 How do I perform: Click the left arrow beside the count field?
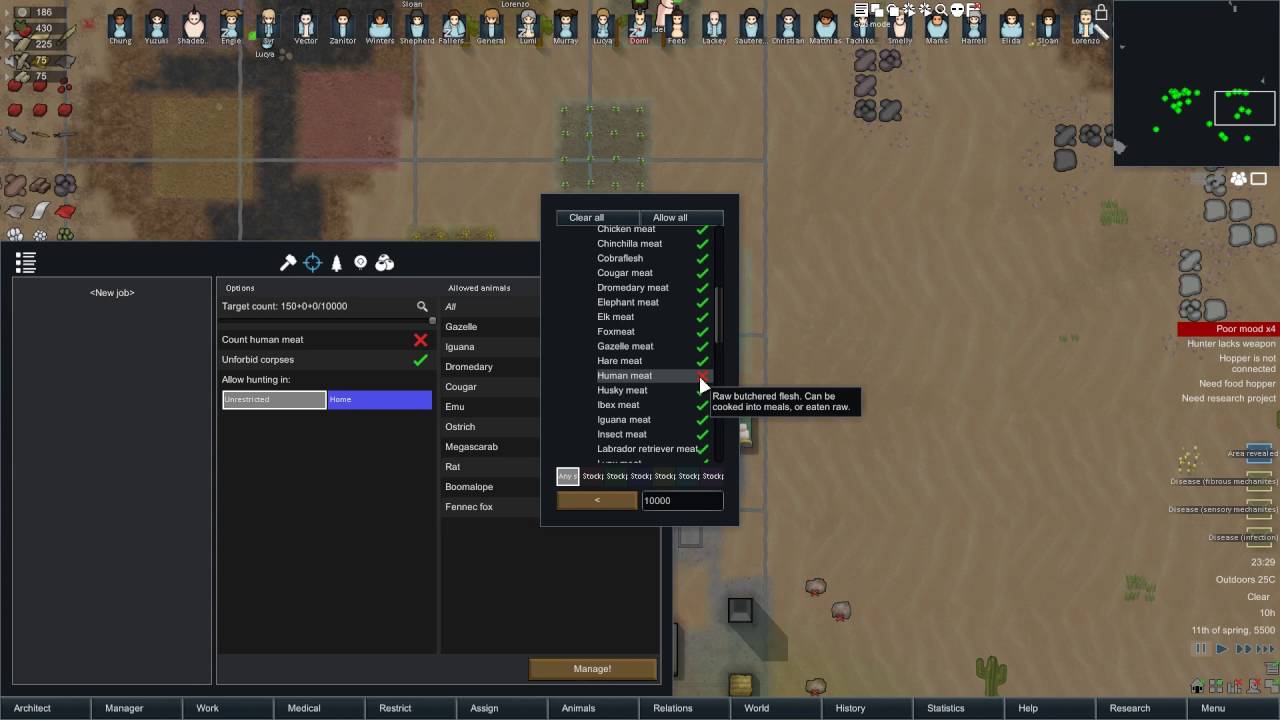pos(597,500)
